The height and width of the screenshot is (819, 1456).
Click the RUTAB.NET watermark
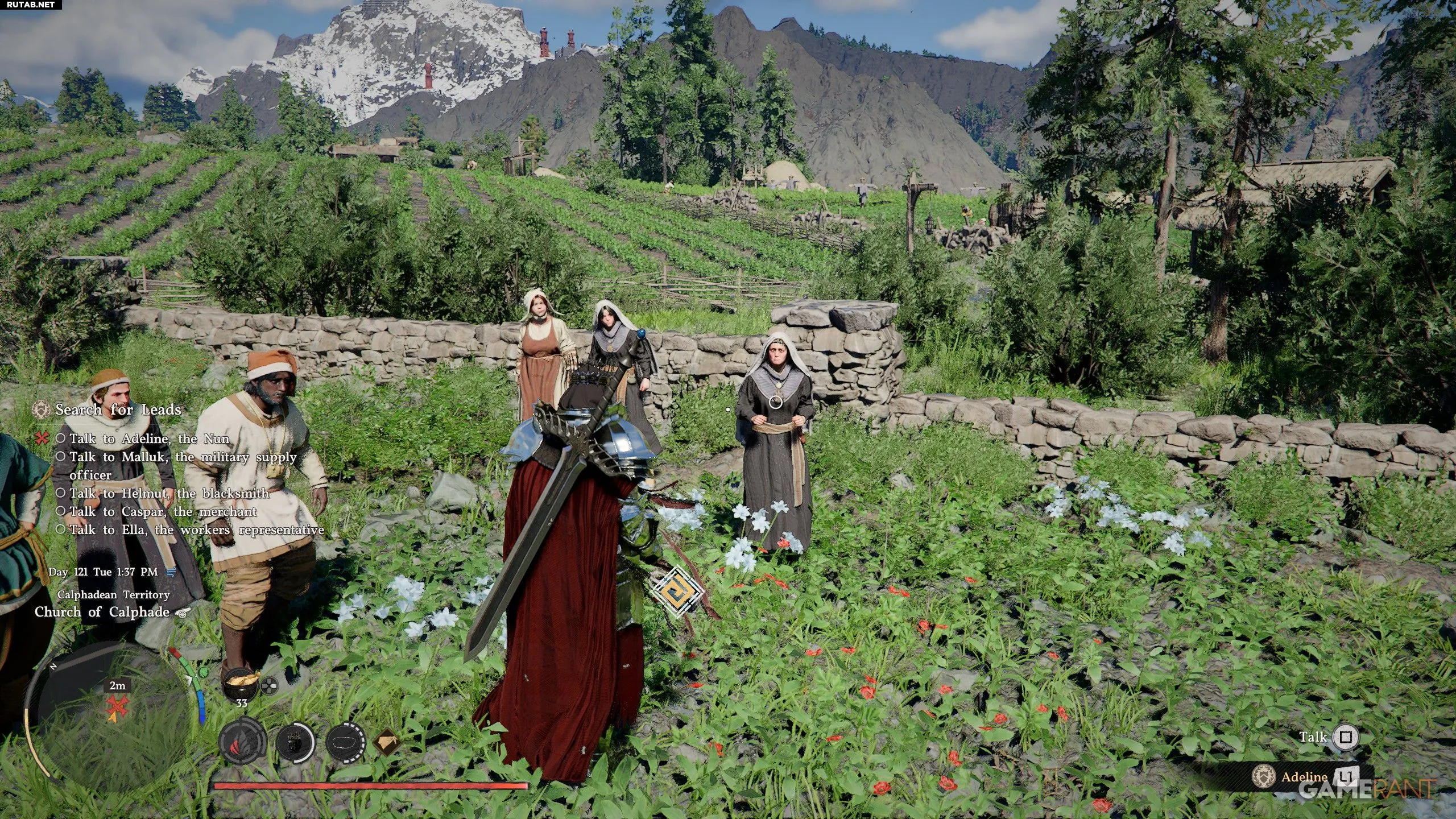coord(31,5)
